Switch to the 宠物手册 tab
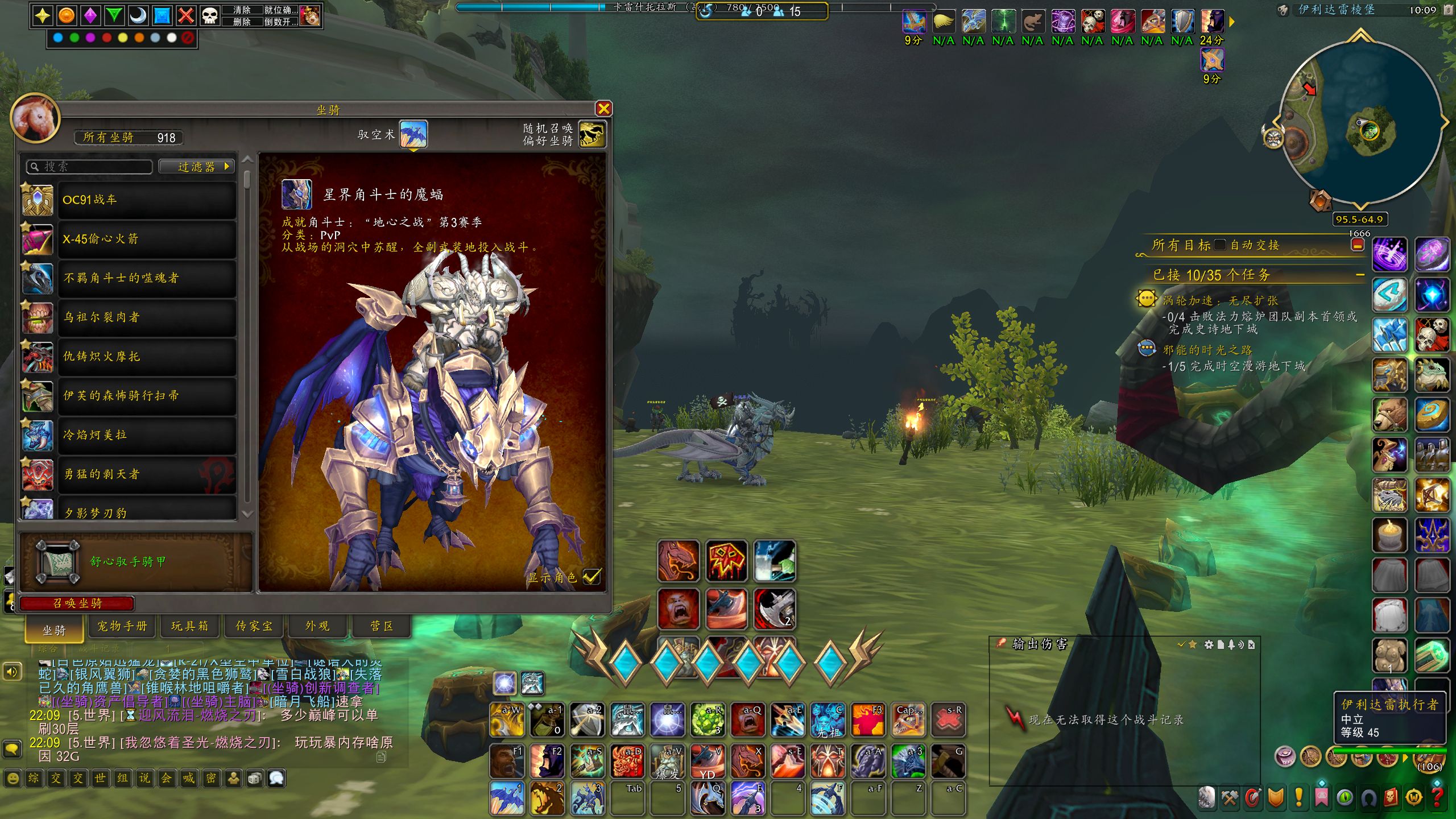The image size is (1456, 819). [x=122, y=626]
